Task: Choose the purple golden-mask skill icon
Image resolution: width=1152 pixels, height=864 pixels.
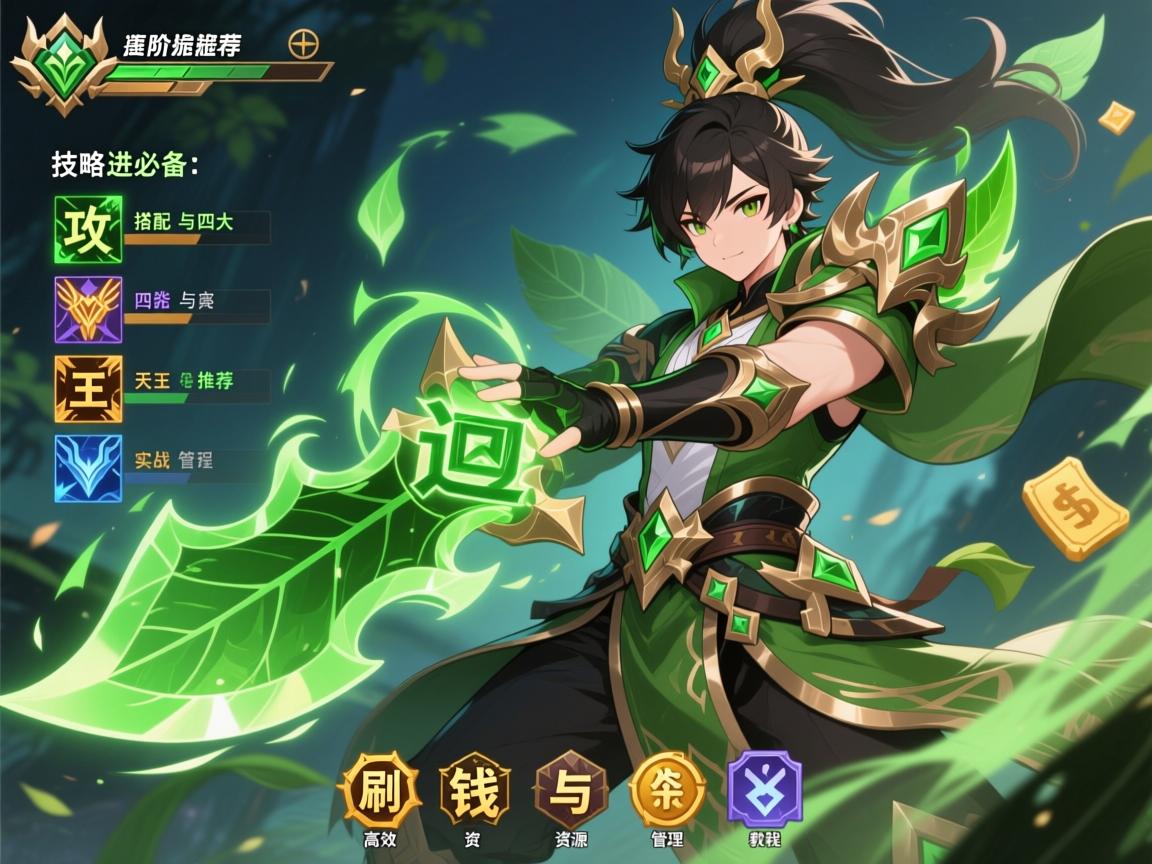Action: (88, 310)
